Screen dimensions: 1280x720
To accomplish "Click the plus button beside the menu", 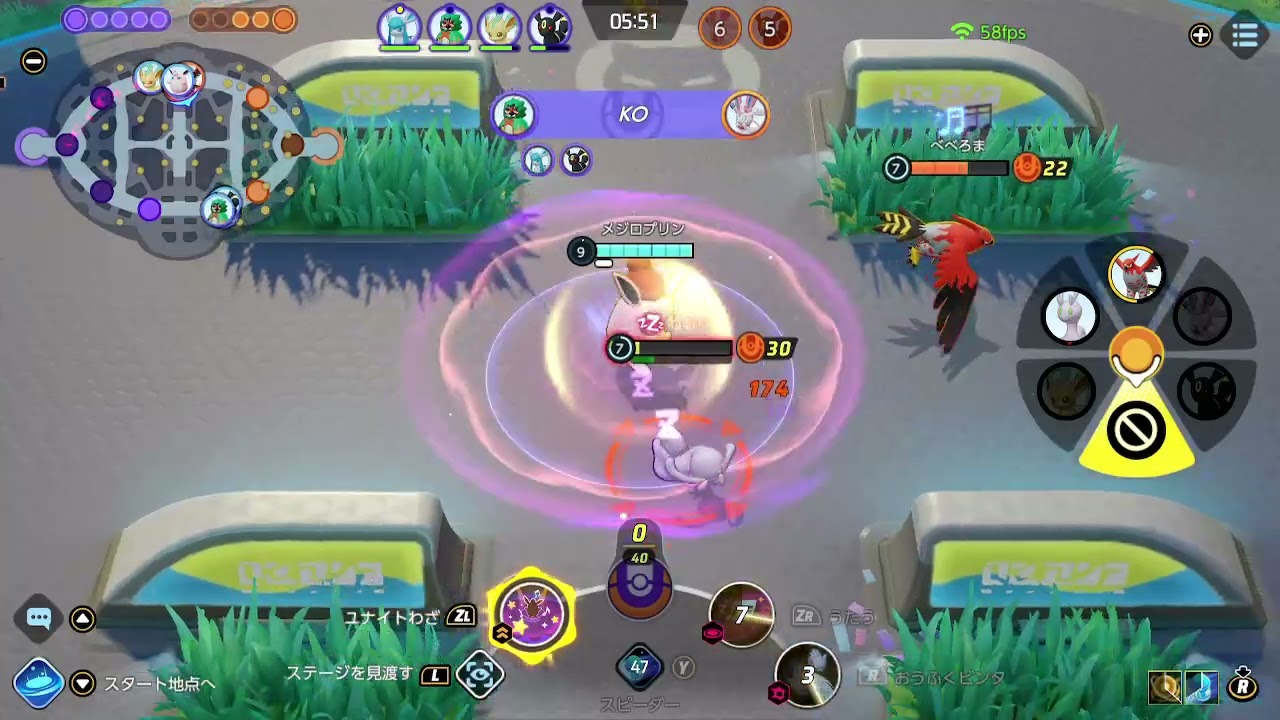I will coord(1200,36).
